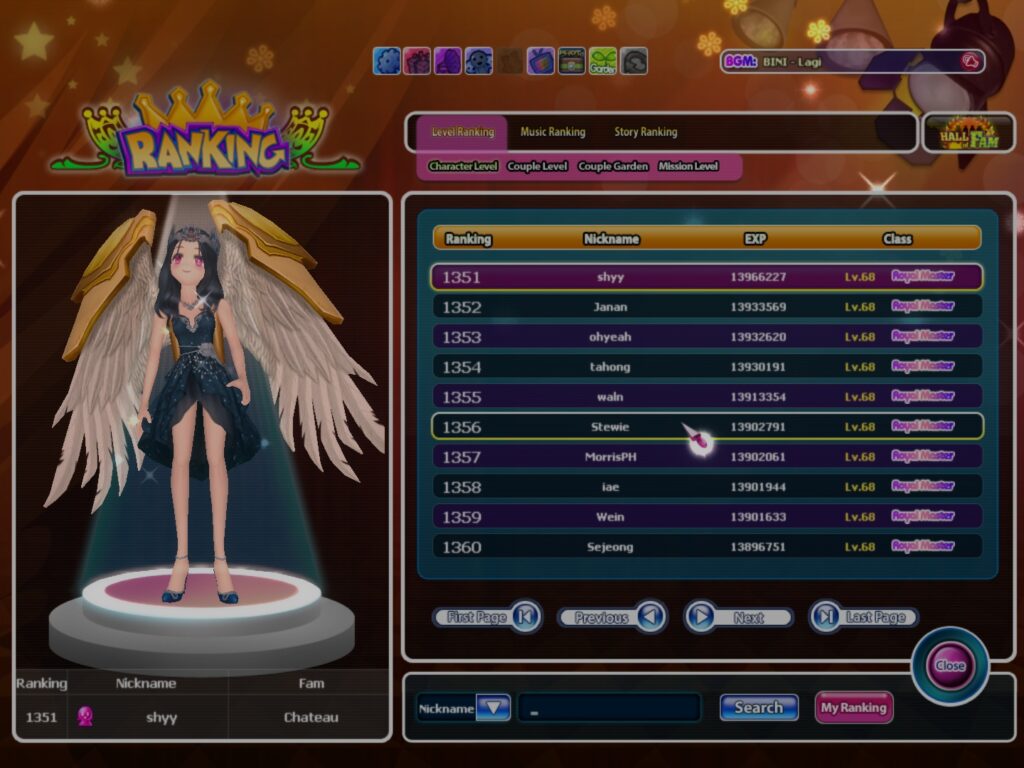Switch to the Music Ranking tab
Image resolution: width=1024 pixels, height=768 pixels.
point(552,132)
